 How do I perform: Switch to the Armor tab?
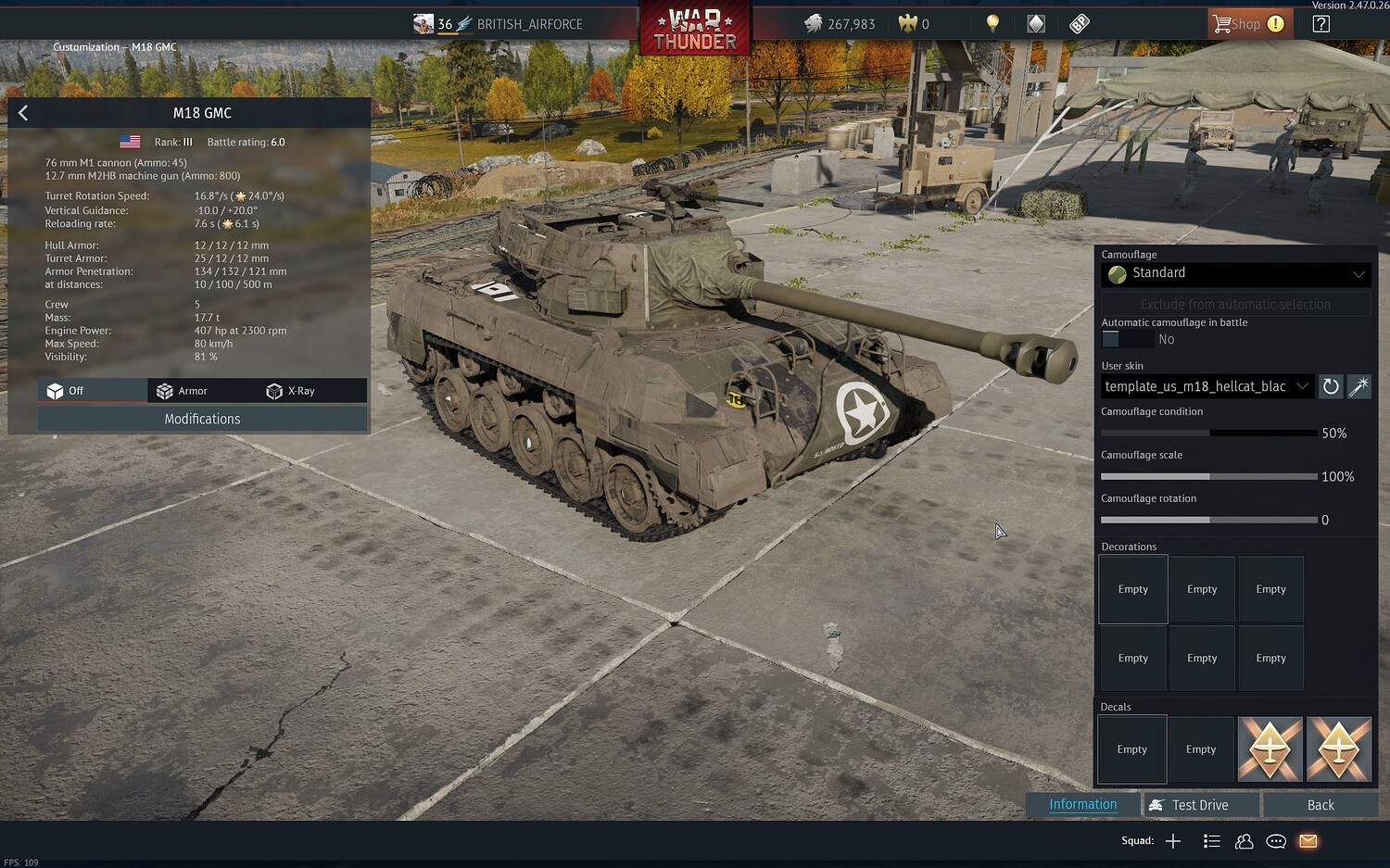[195, 390]
